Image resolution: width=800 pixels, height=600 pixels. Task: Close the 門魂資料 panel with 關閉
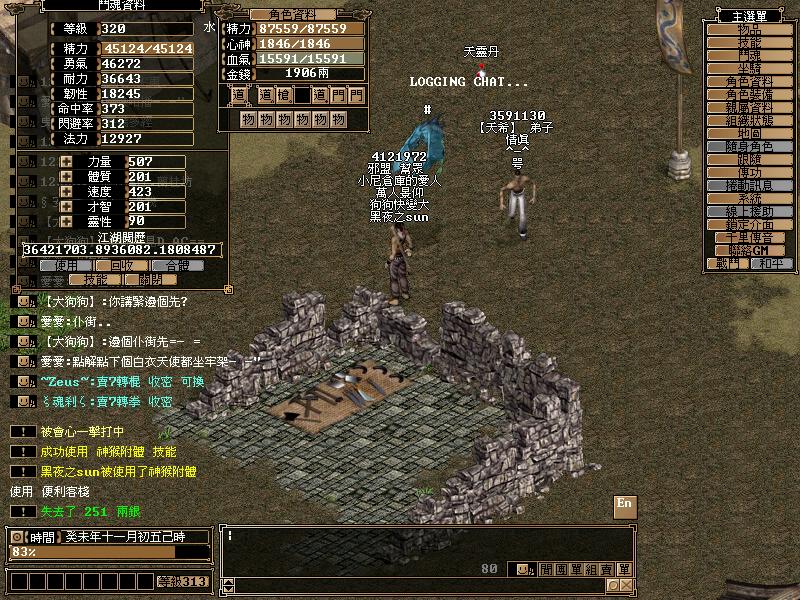coord(150,281)
